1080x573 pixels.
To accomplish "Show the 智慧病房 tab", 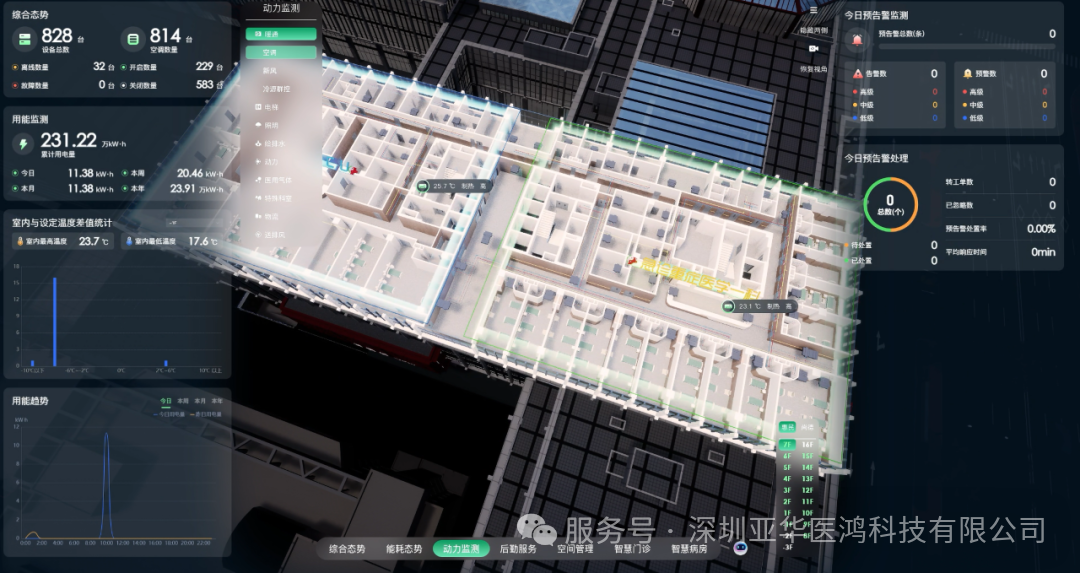I will click(x=689, y=549).
